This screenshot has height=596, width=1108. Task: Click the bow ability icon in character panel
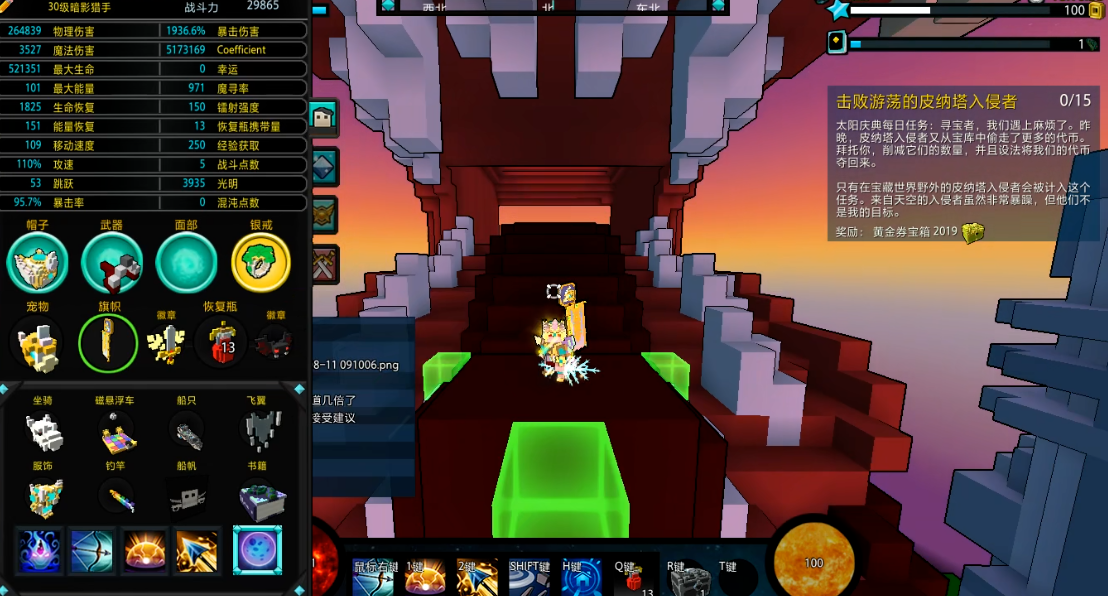click(x=92, y=551)
